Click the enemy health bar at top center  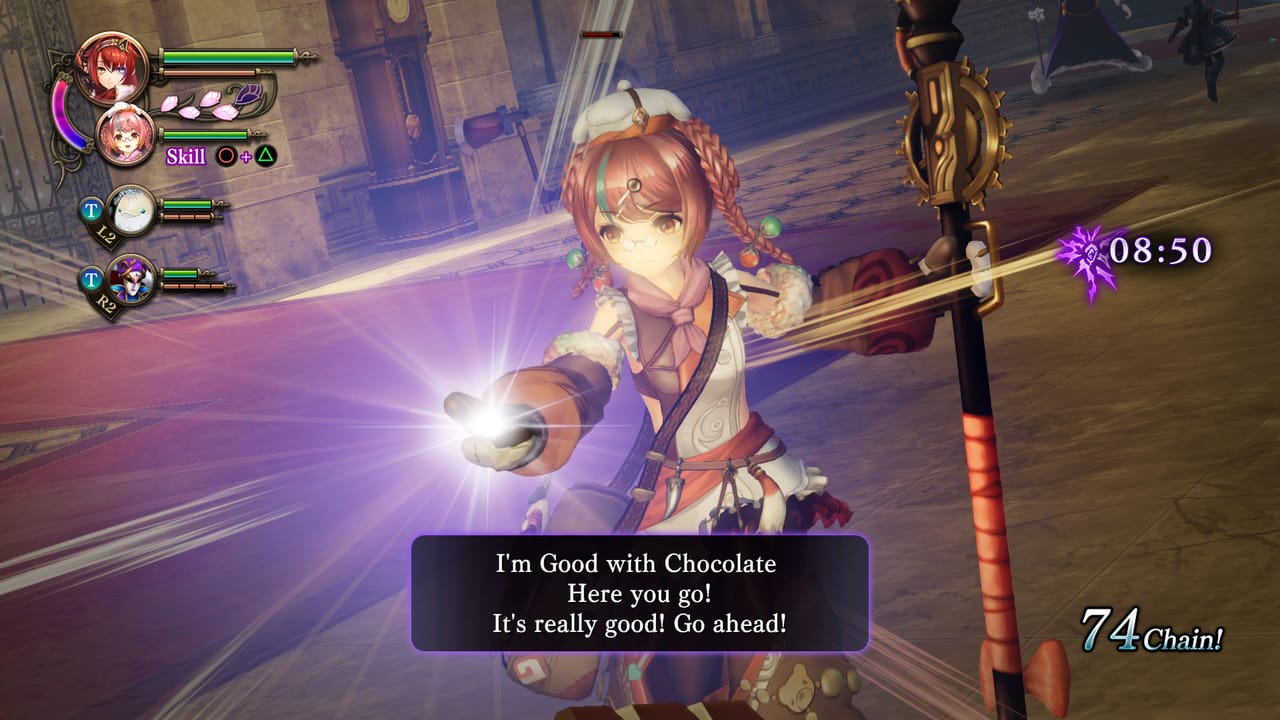click(601, 34)
